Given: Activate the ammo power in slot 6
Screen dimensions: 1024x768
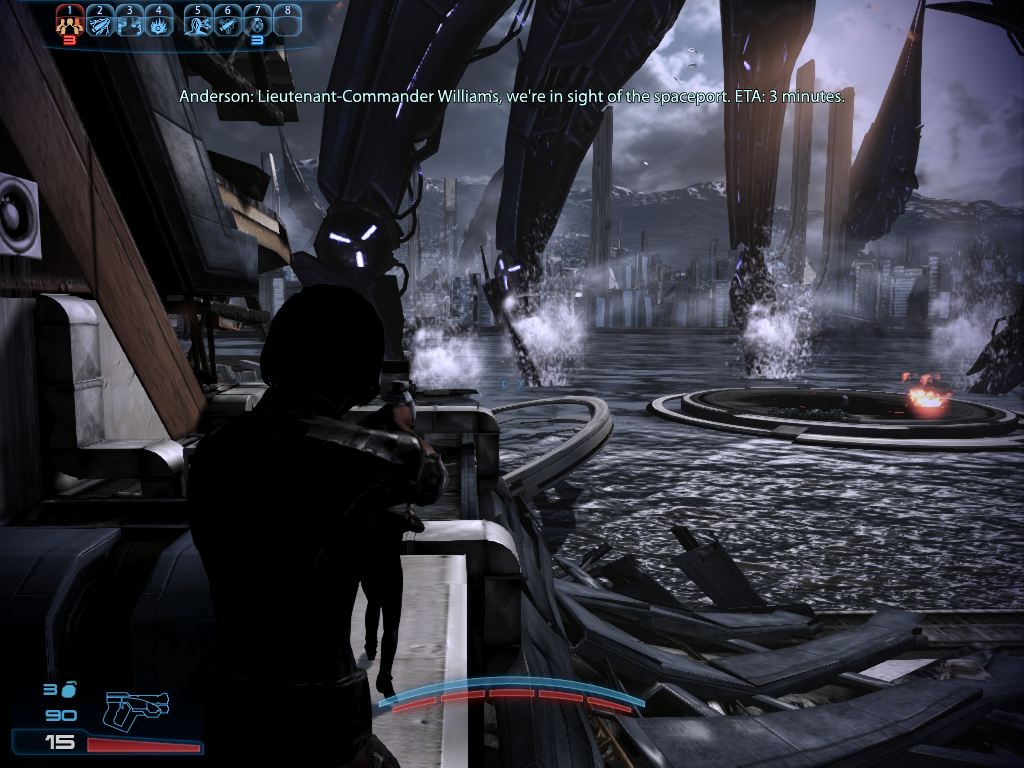Looking at the screenshot, I should pyautogui.click(x=228, y=21).
